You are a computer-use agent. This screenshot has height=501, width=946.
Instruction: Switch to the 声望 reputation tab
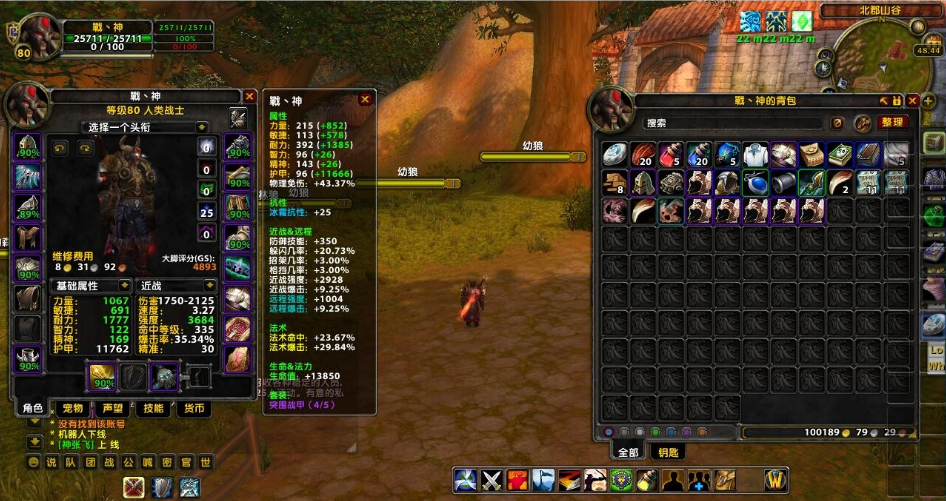click(x=113, y=408)
